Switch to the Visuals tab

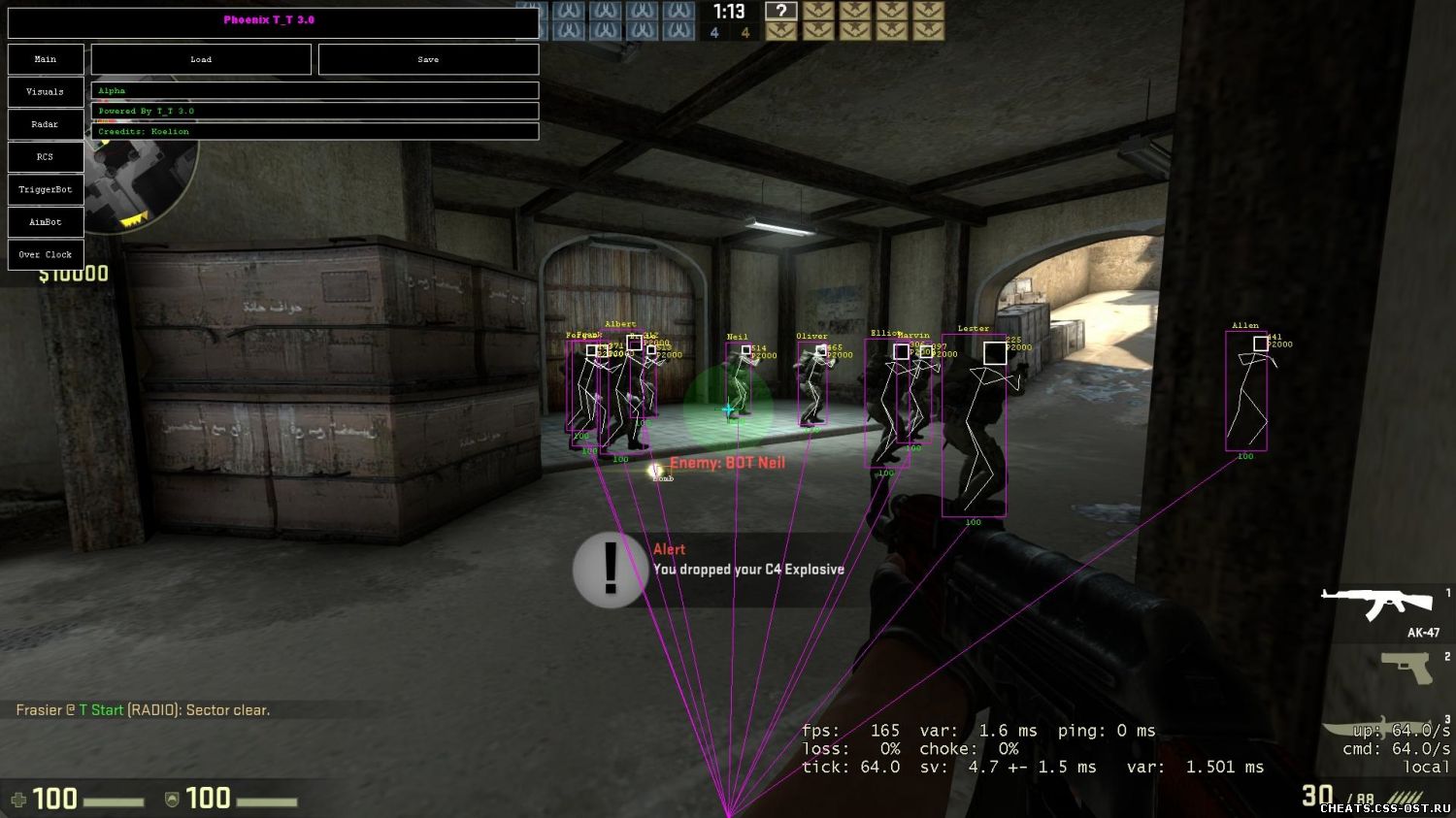pos(46,91)
